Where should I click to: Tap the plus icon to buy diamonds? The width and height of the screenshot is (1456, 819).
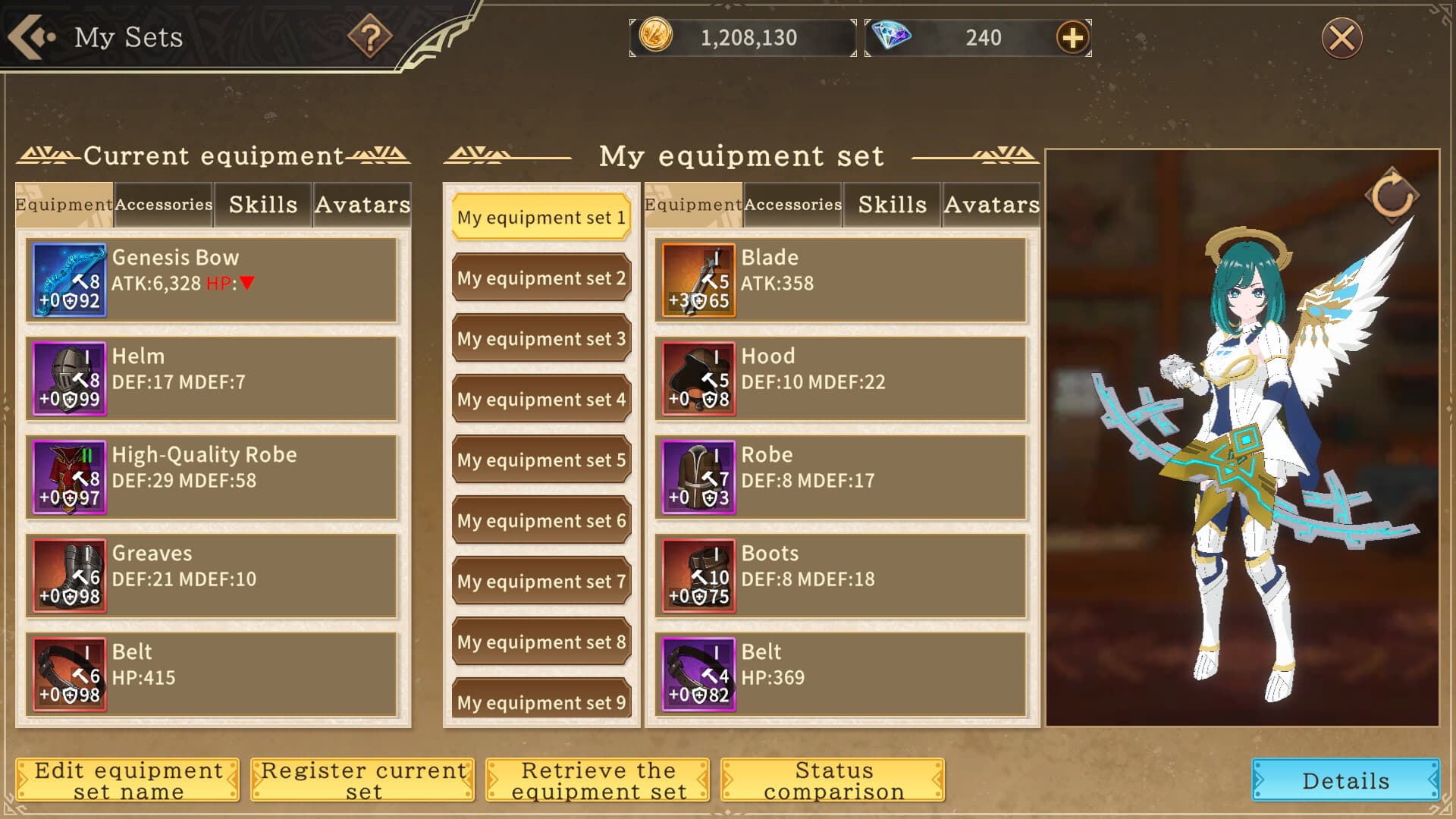pyautogui.click(x=1072, y=36)
